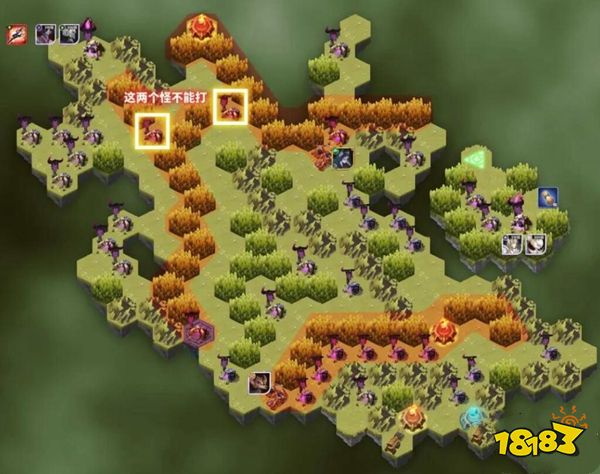Pick up the golden relic icon with blue frame
This screenshot has width=600, height=474.
coord(547,197)
